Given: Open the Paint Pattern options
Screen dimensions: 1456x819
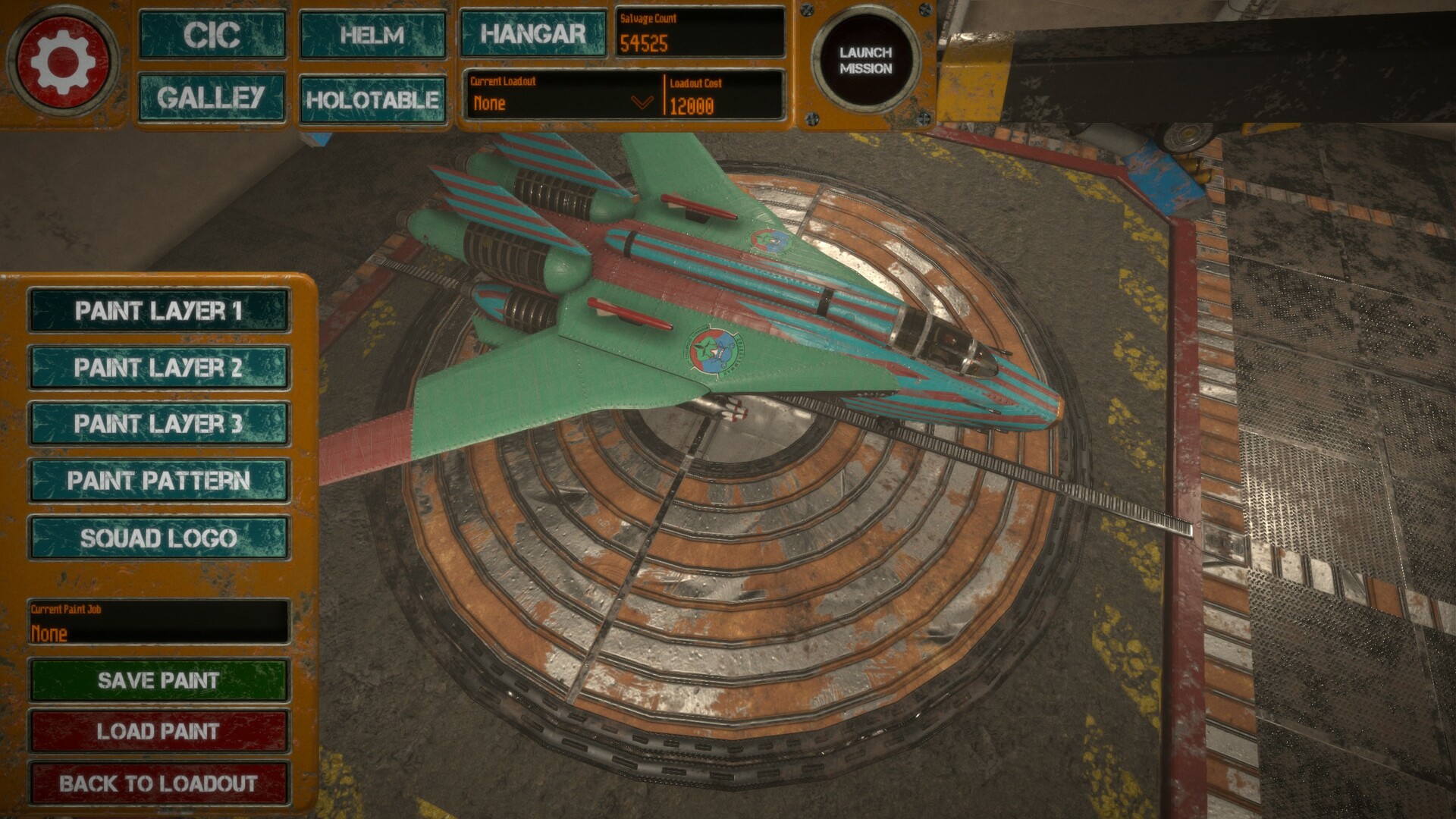Looking at the screenshot, I should (158, 481).
